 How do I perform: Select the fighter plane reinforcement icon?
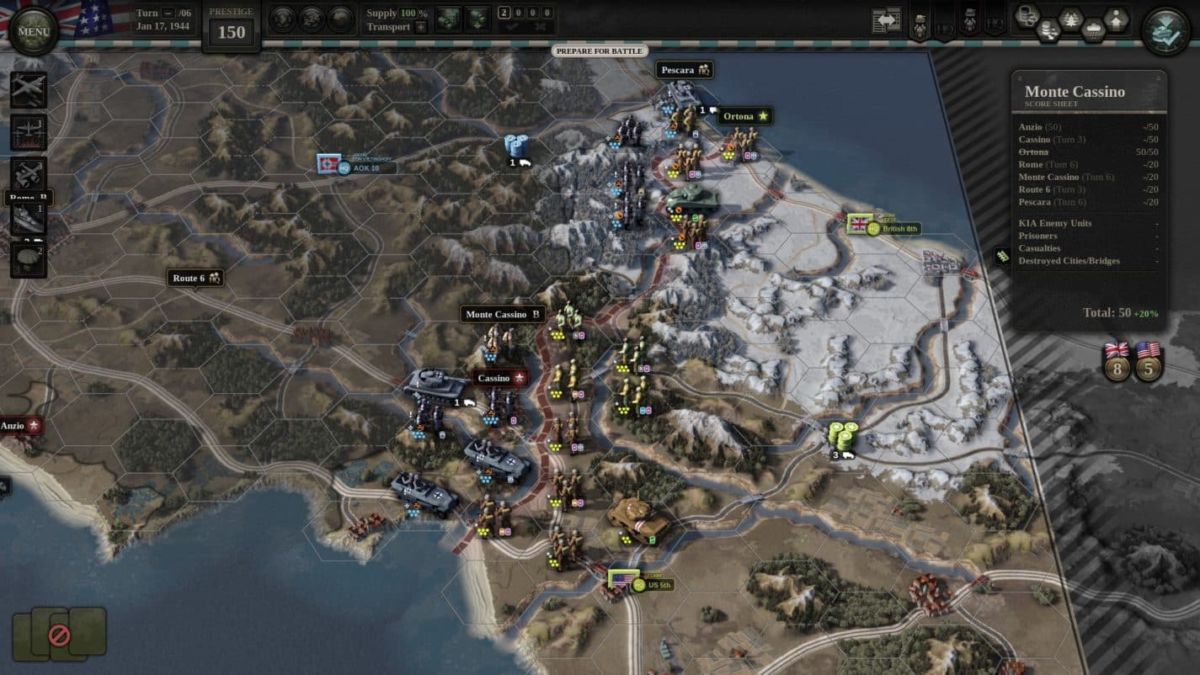tap(28, 89)
